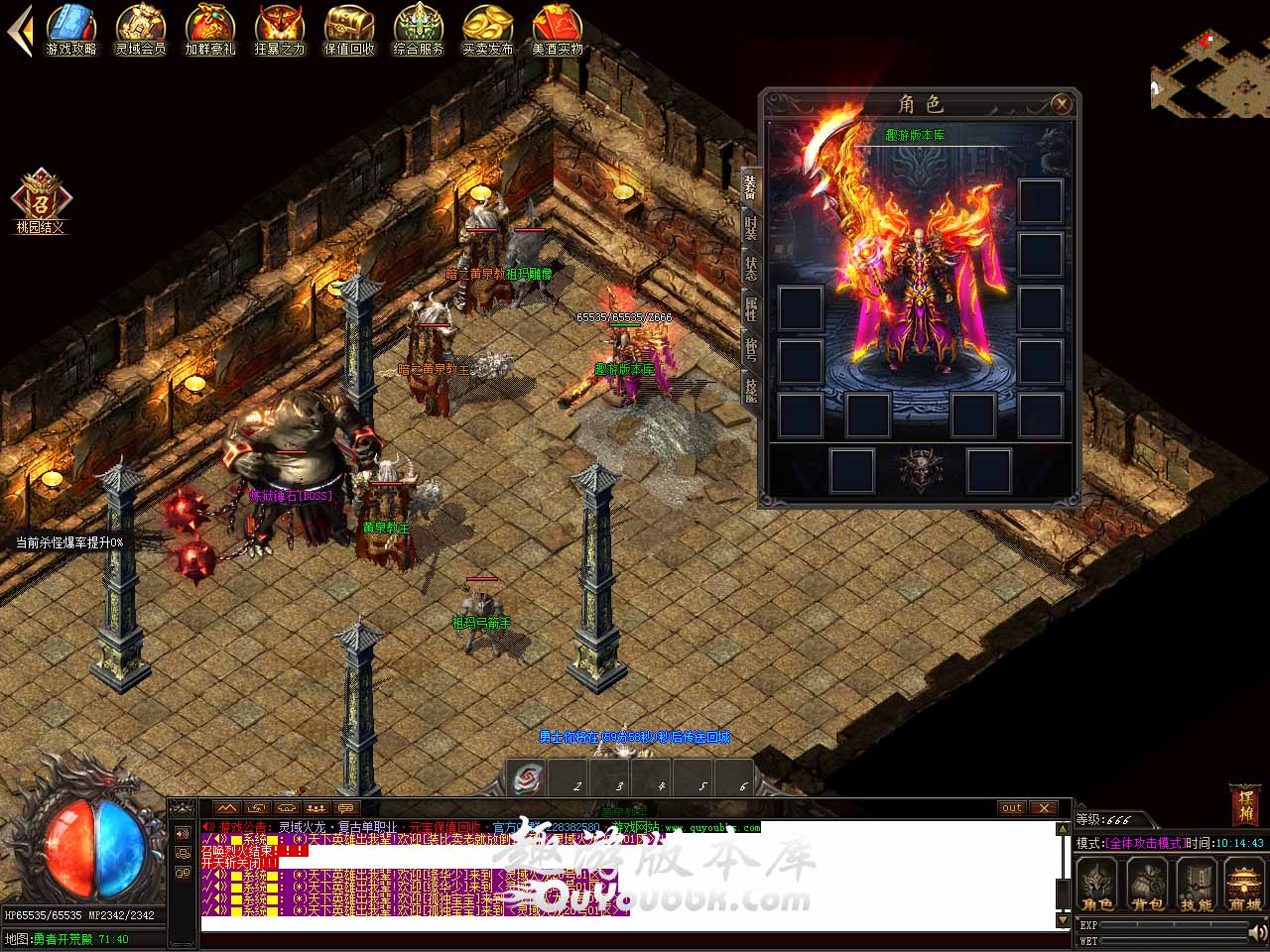Viewport: 1270px width, 952px height.
Task: Close the 角色 character panel
Action: point(1061,103)
